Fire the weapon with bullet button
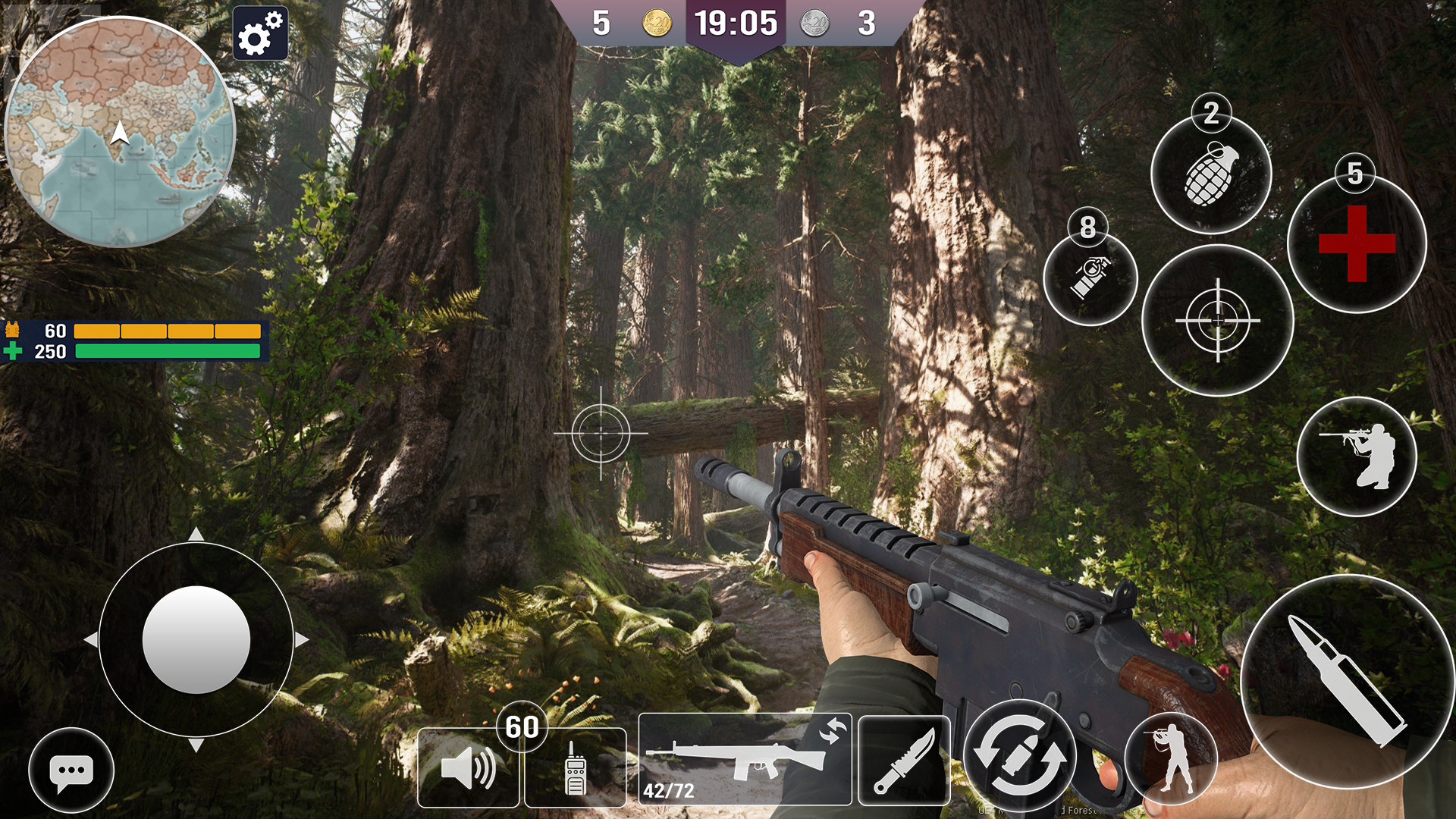Image resolution: width=1456 pixels, height=819 pixels. click(1347, 681)
